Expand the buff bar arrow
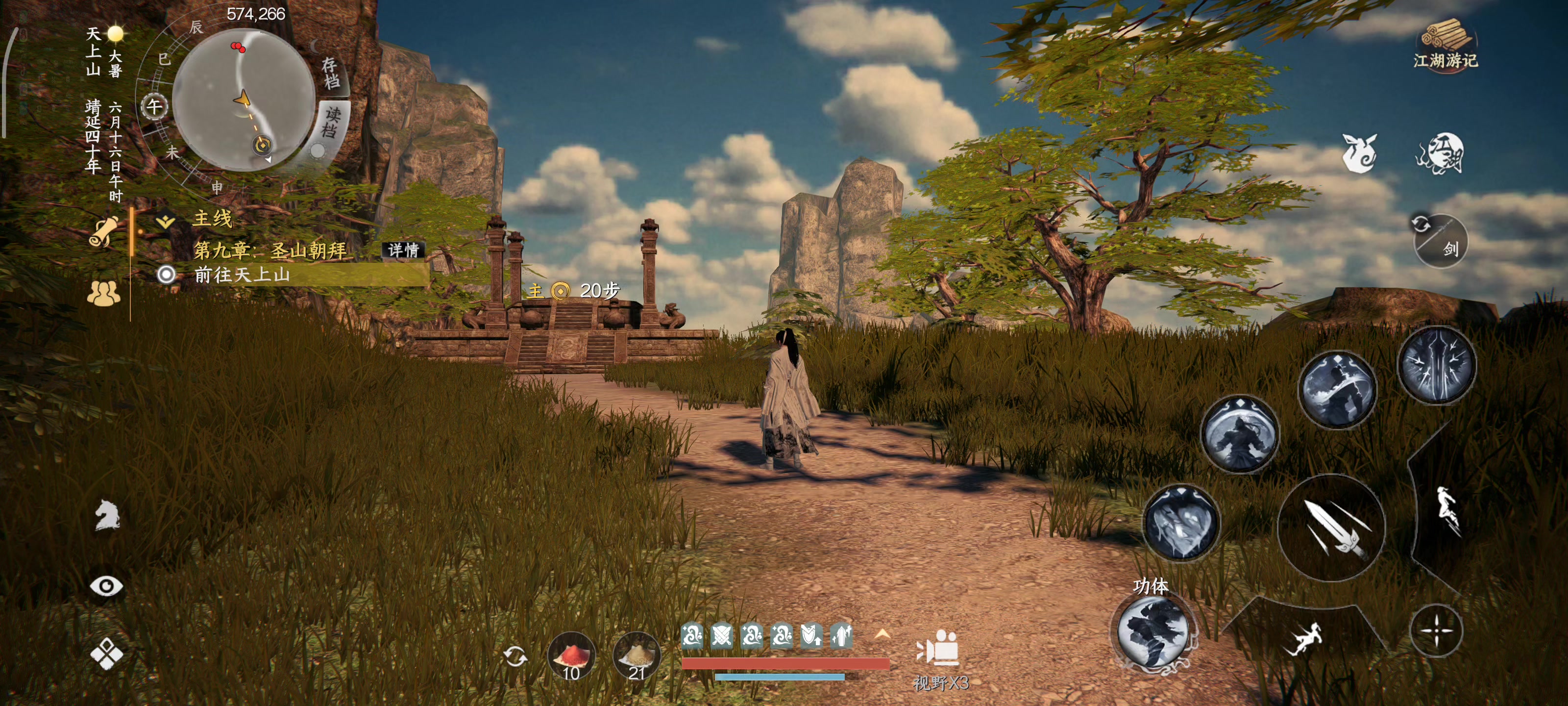The height and width of the screenshot is (706, 1568). coord(882,635)
